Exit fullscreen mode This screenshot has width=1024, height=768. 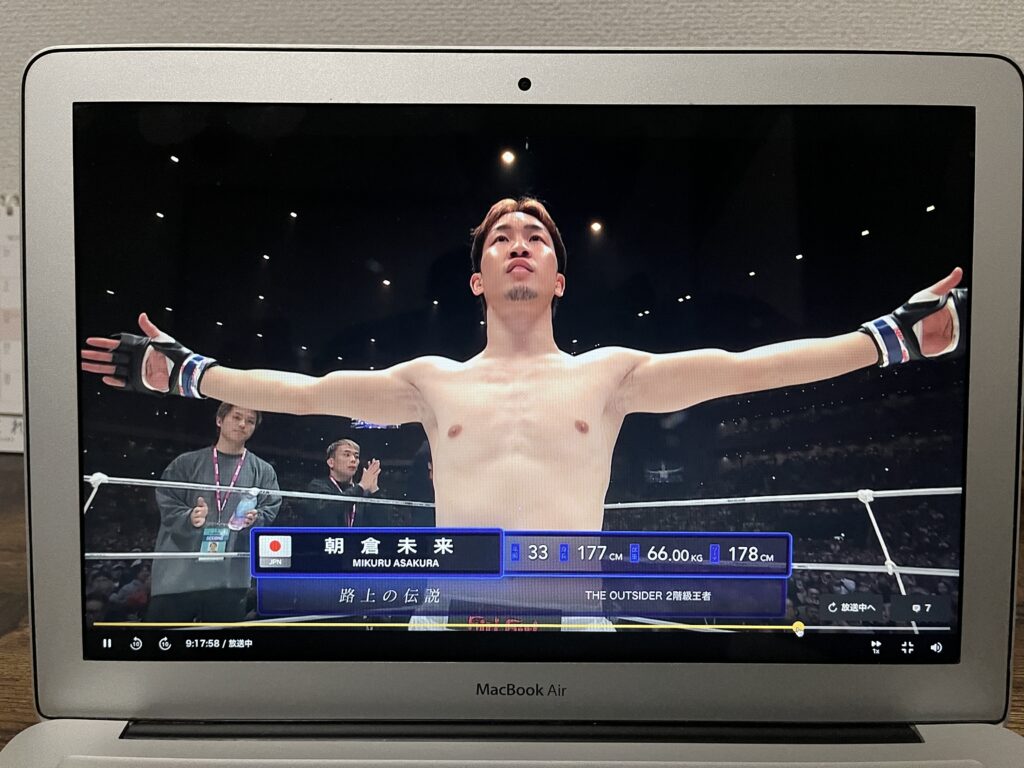(907, 647)
